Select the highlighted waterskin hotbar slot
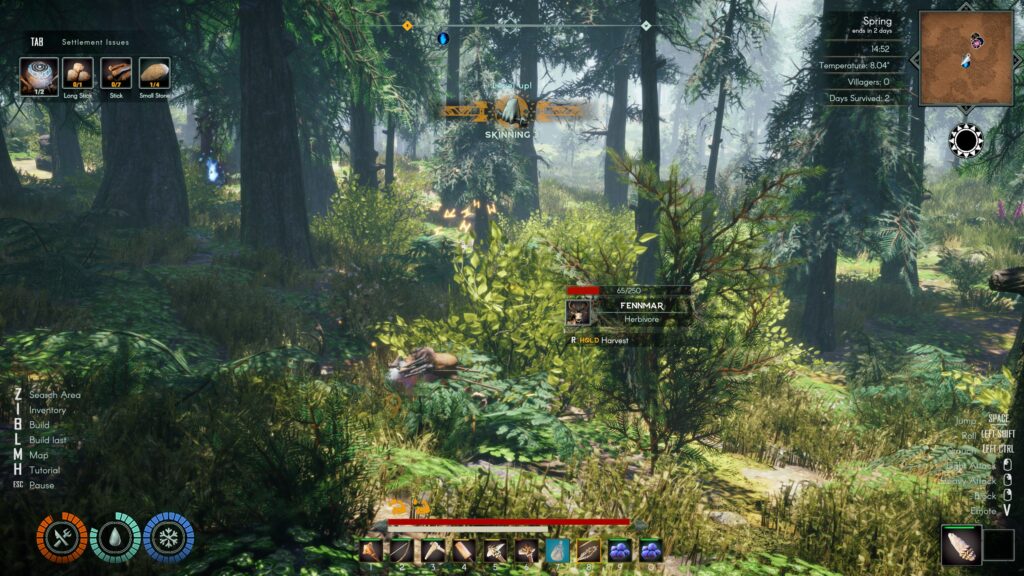 tap(558, 549)
